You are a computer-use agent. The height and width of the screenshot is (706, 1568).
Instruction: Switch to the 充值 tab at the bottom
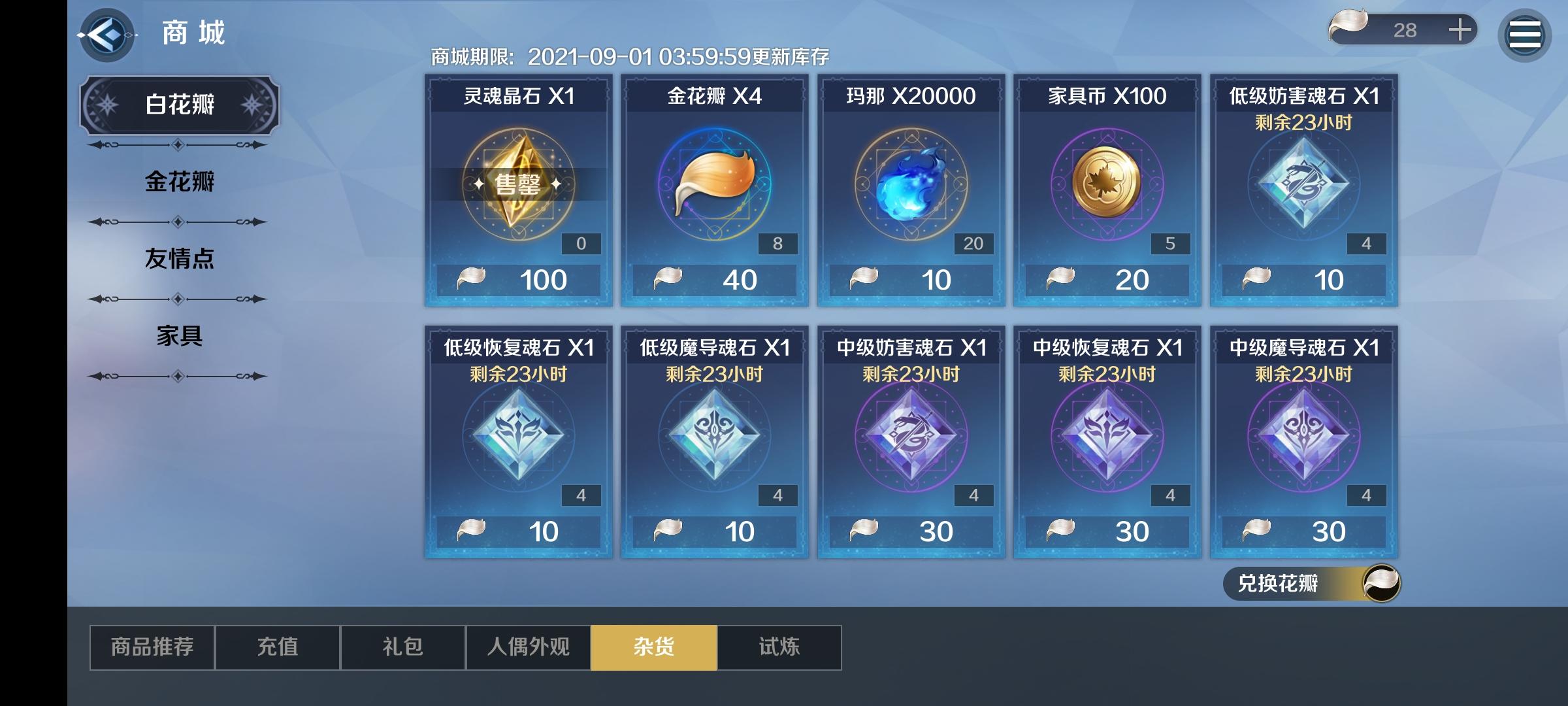(x=277, y=647)
